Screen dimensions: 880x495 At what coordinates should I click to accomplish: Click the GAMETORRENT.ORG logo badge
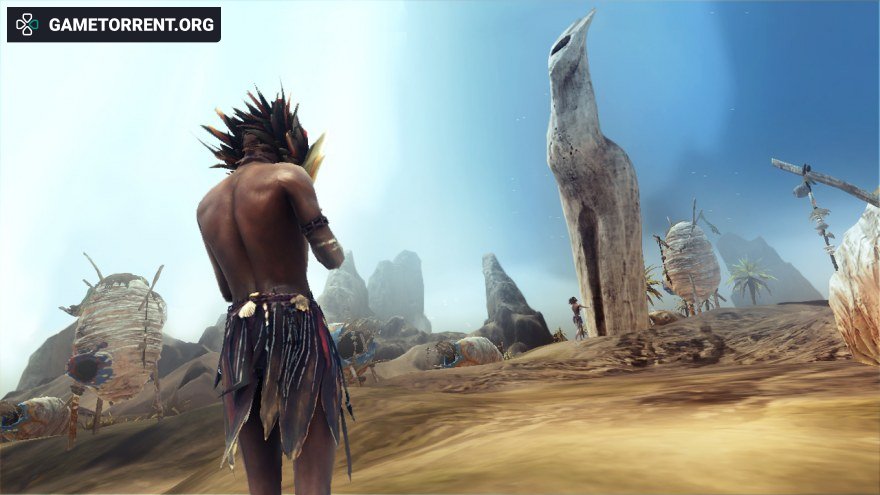[114, 25]
